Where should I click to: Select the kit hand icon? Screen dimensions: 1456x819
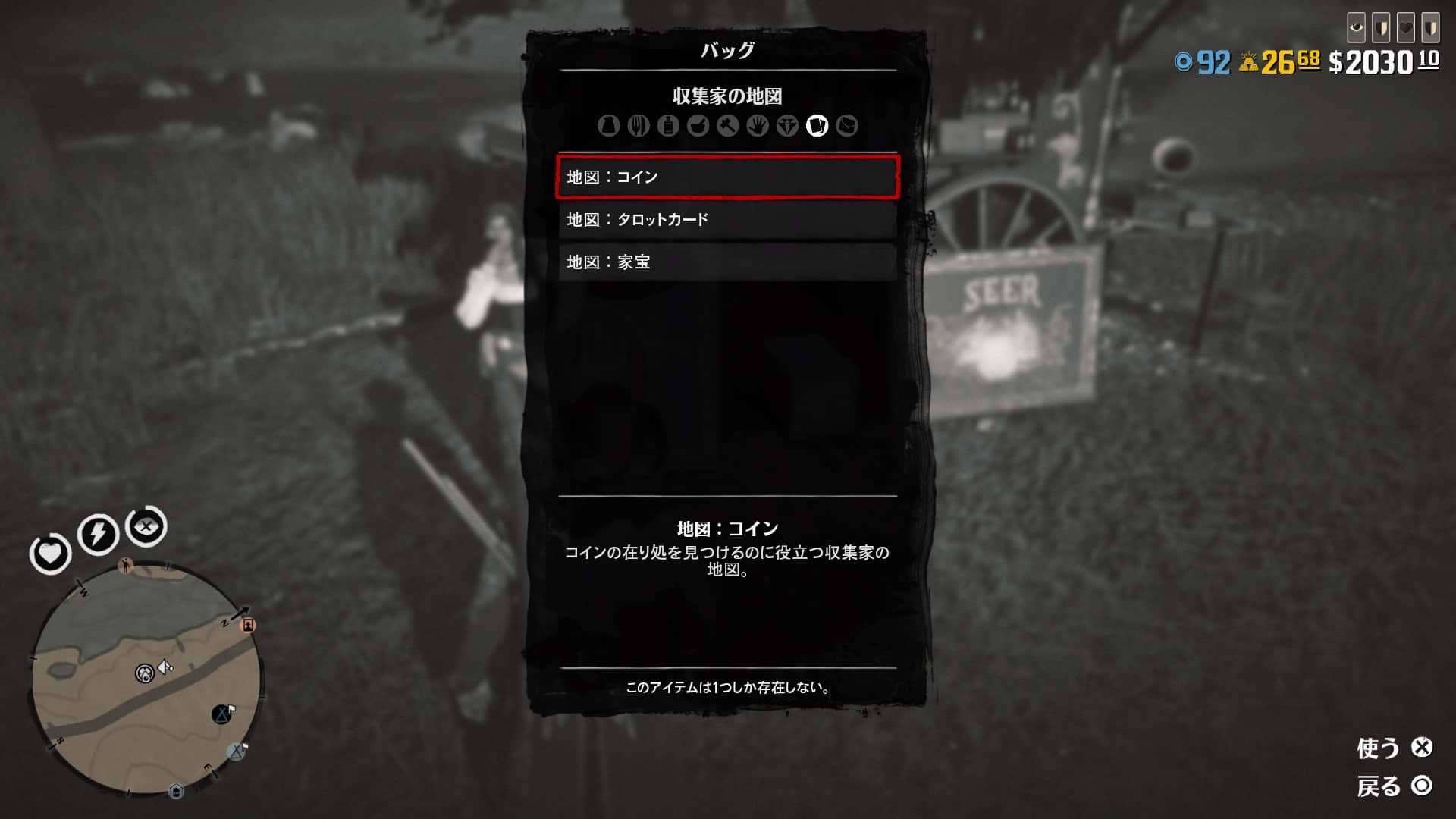(x=757, y=126)
